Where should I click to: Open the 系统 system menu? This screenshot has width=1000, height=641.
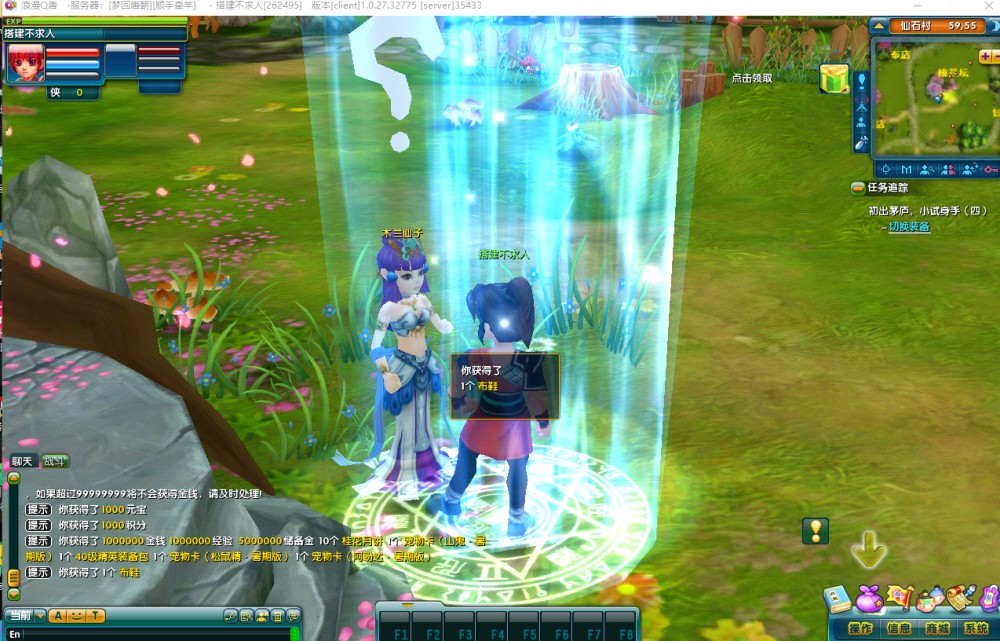tap(975, 628)
